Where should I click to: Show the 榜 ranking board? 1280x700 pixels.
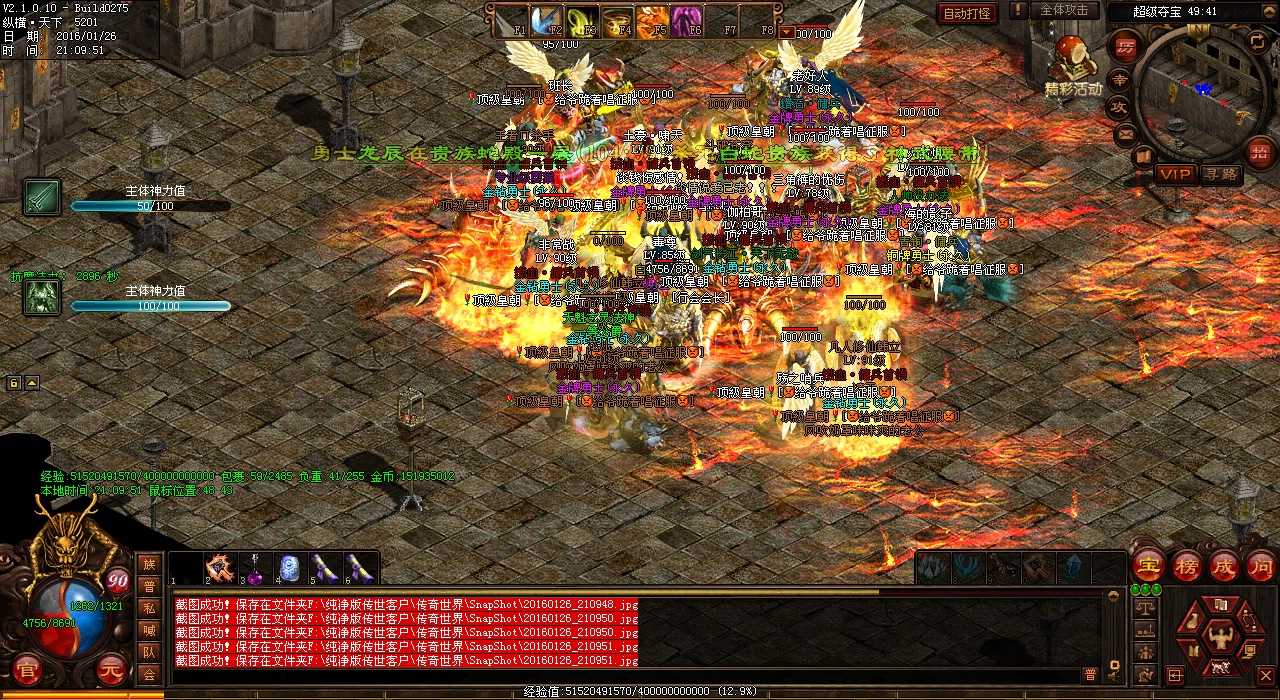[x=1187, y=565]
